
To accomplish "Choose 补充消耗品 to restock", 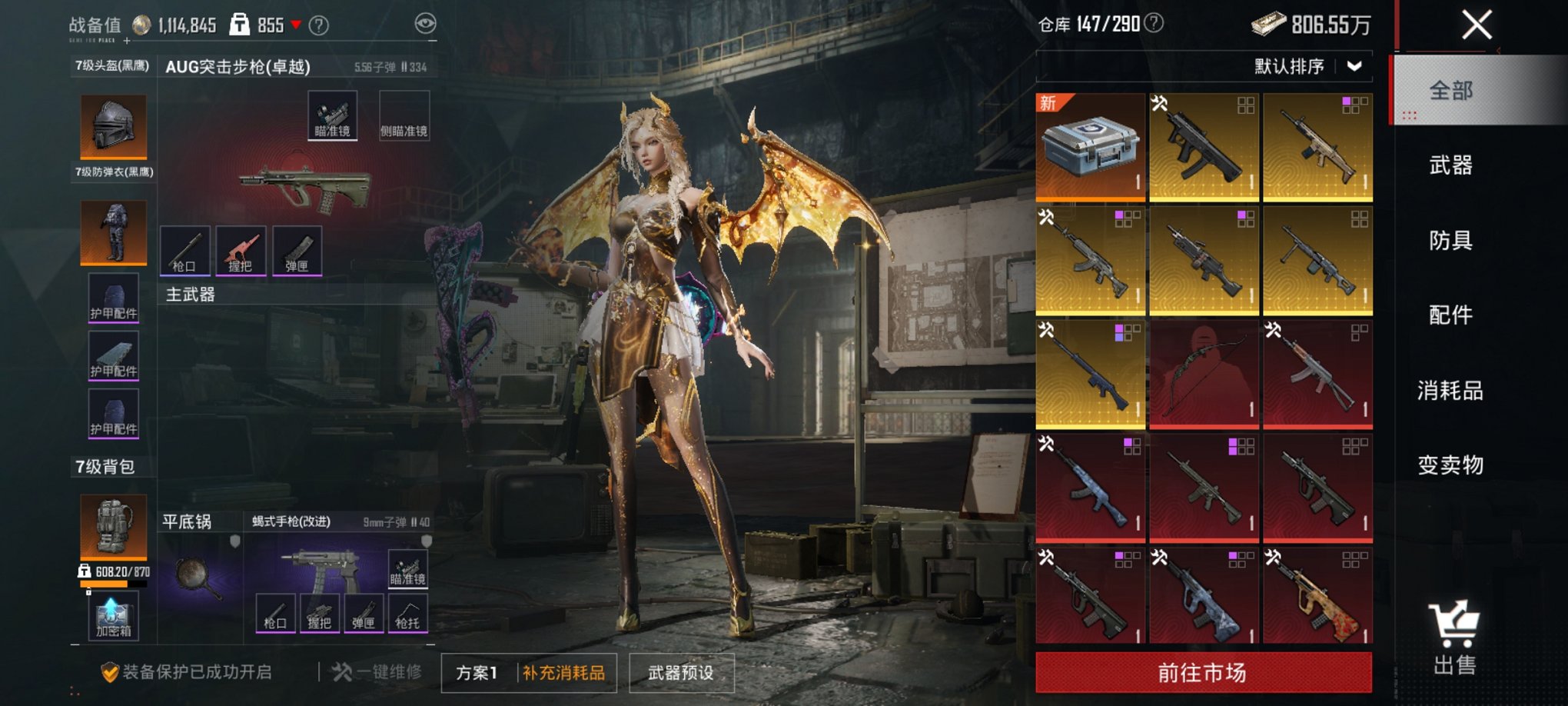I will tap(564, 673).
